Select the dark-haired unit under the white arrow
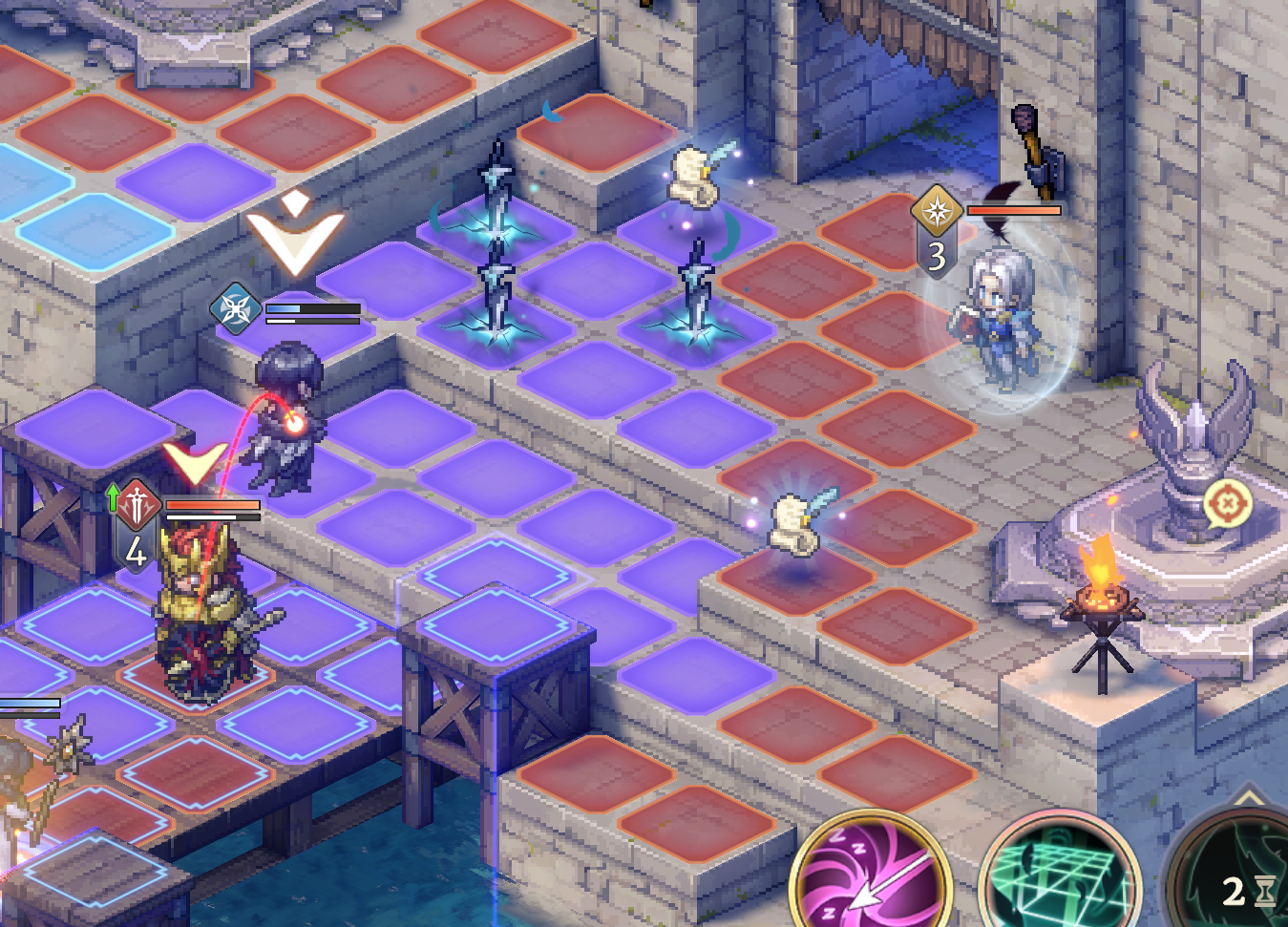 [x=286, y=420]
